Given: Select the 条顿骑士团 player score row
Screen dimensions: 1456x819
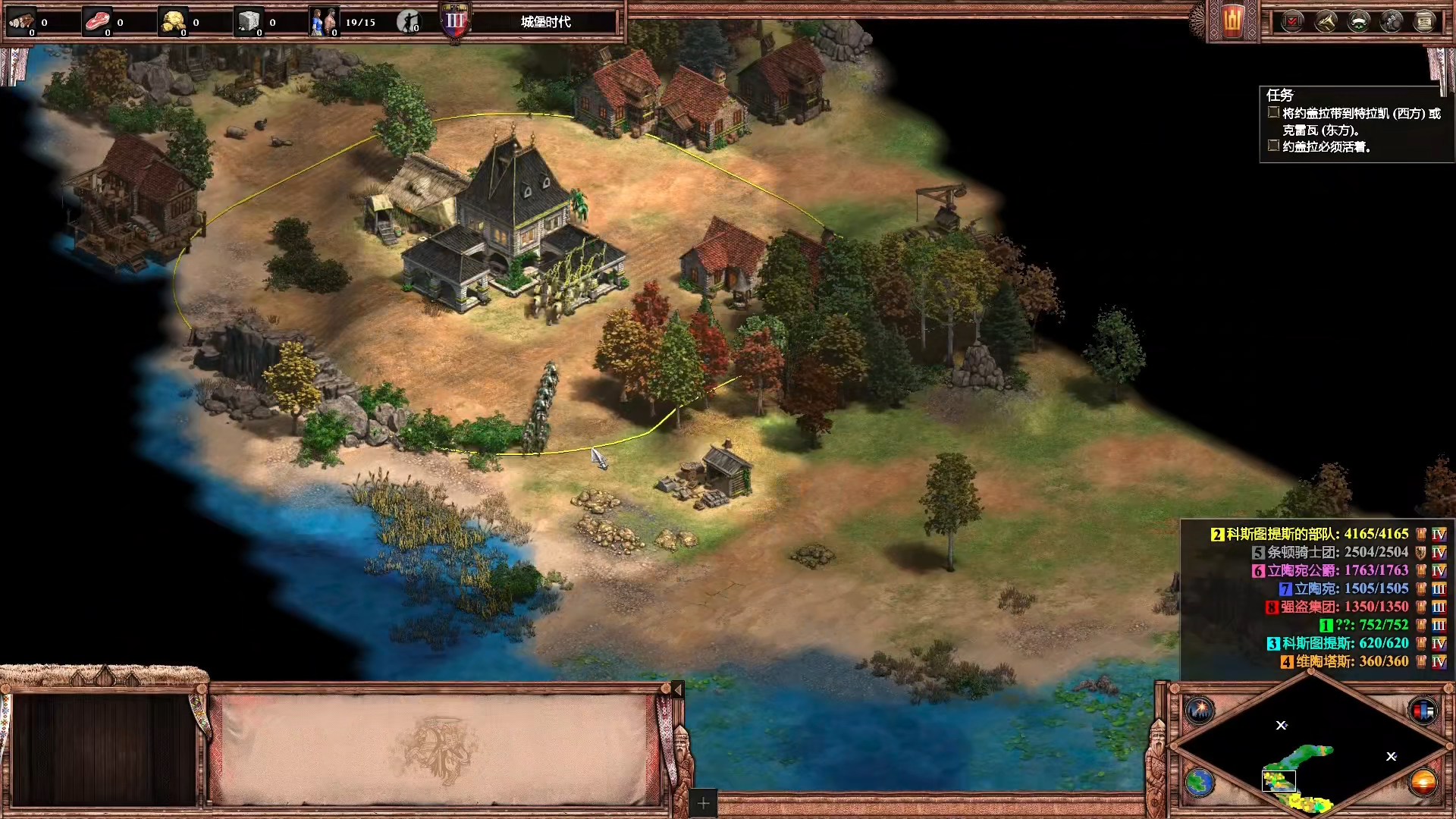Looking at the screenshot, I should coord(1336,552).
